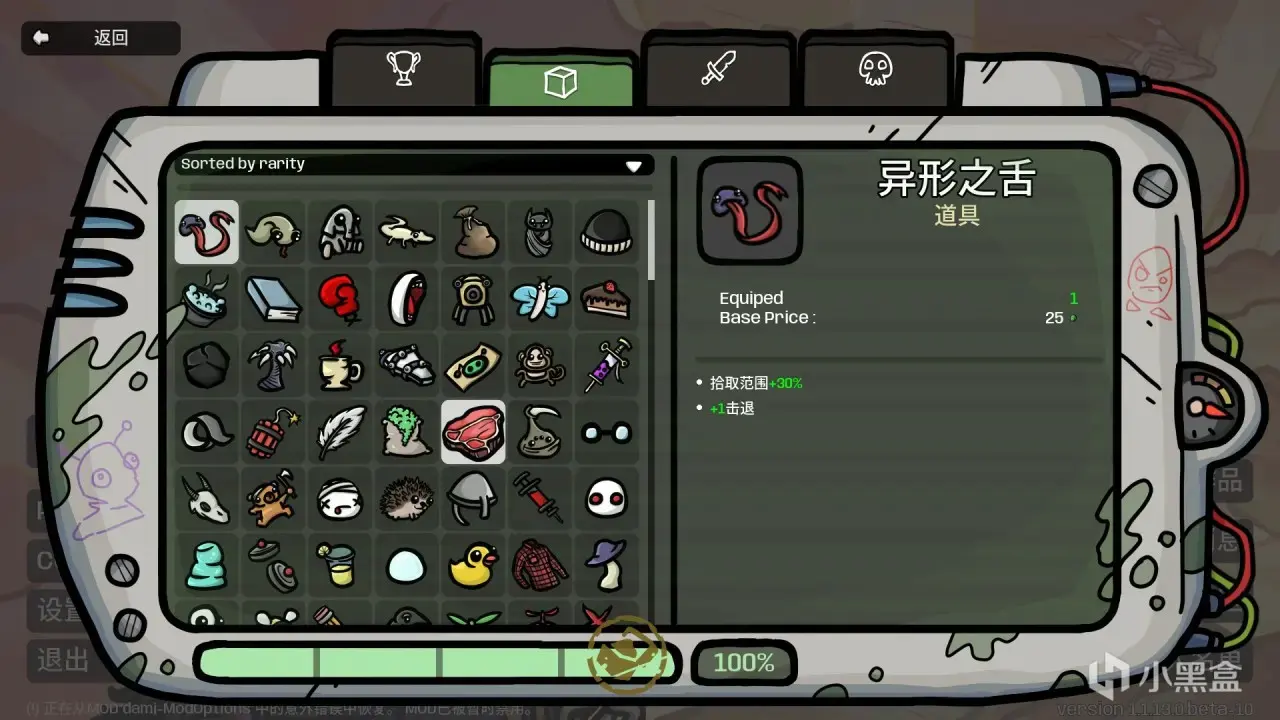Select the rubber duck item
Viewport: 1280px width, 720px height.
click(x=473, y=565)
